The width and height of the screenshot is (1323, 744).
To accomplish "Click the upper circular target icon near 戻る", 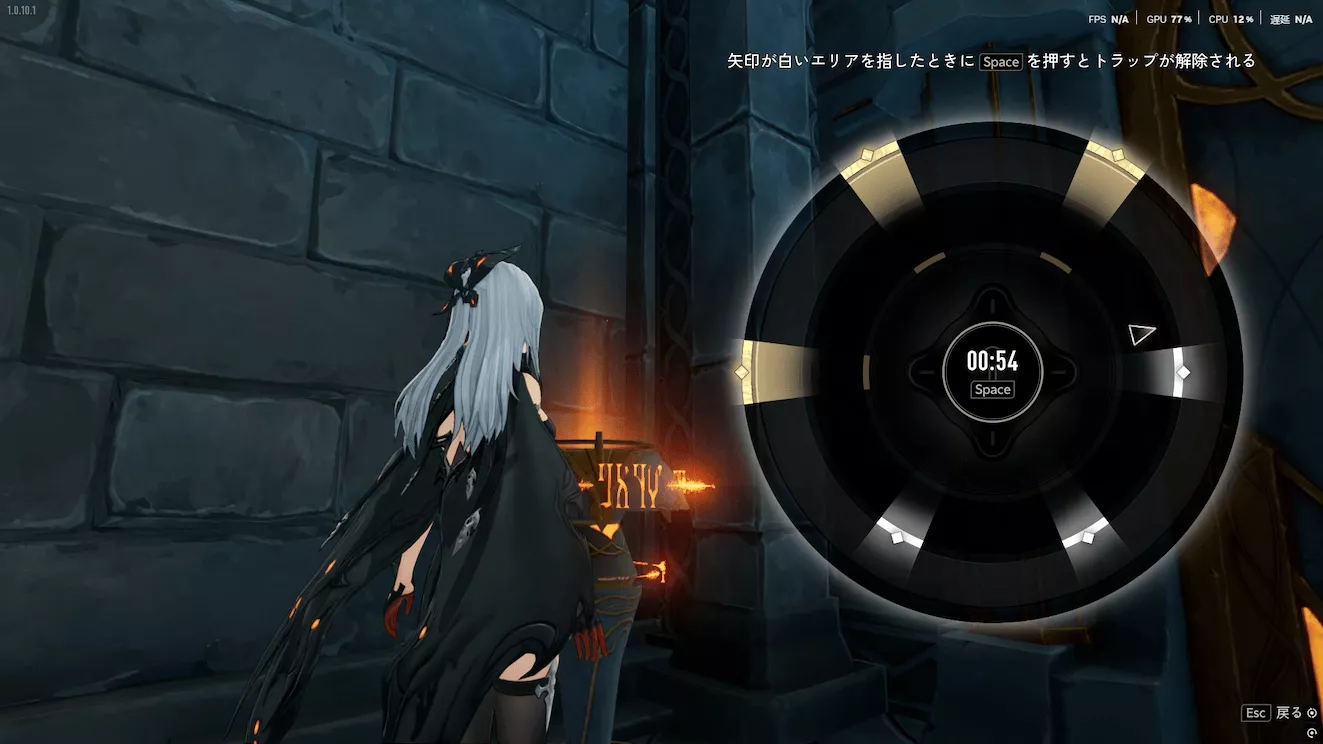I will (x=1314, y=712).
